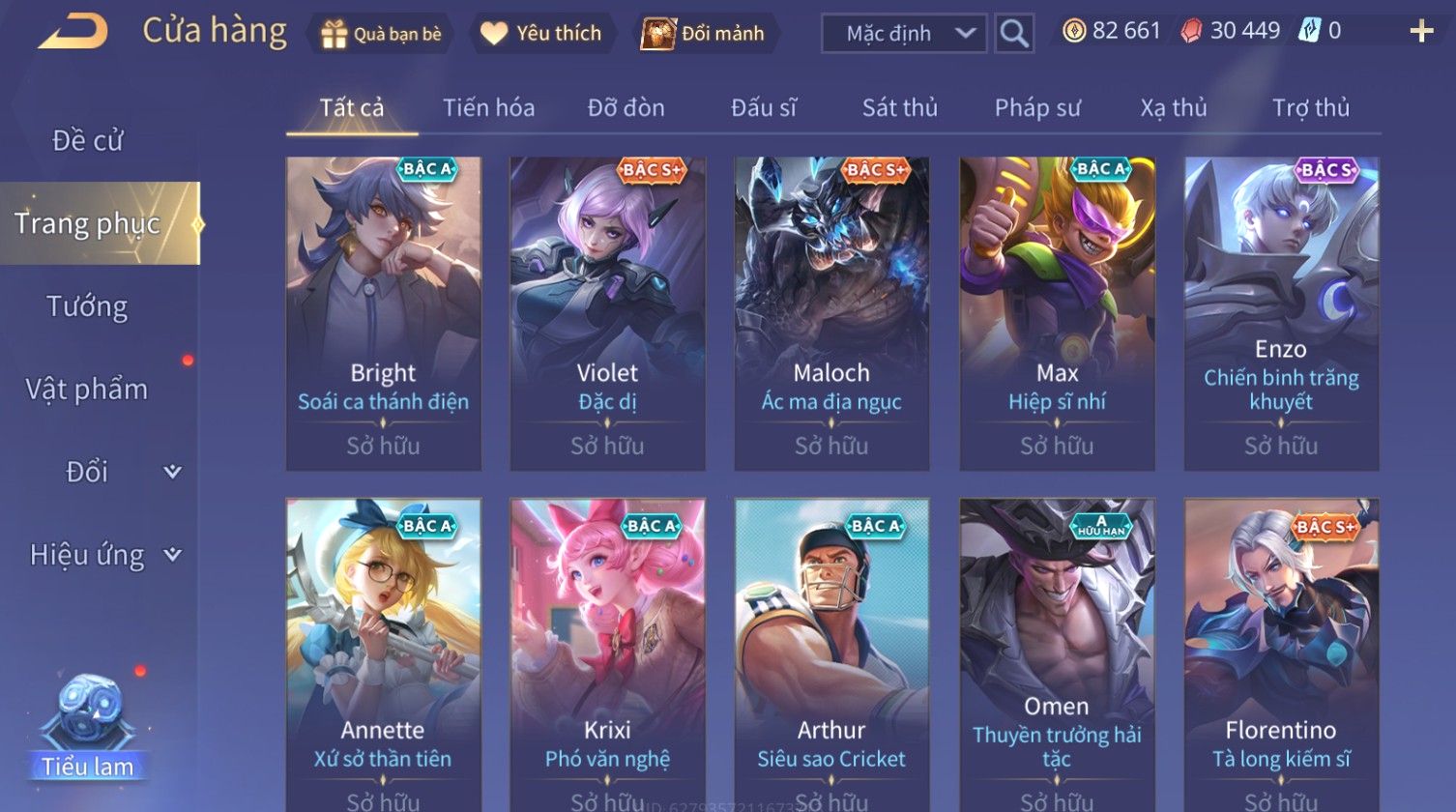Open Đổi mảnh fragment exchange
Viewport: 1456px width, 812px height.
703,34
